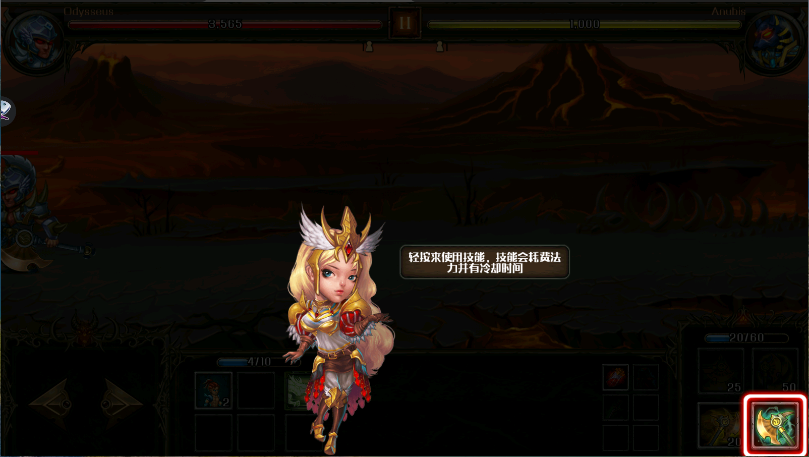Move hero with the left arrow button

point(50,402)
